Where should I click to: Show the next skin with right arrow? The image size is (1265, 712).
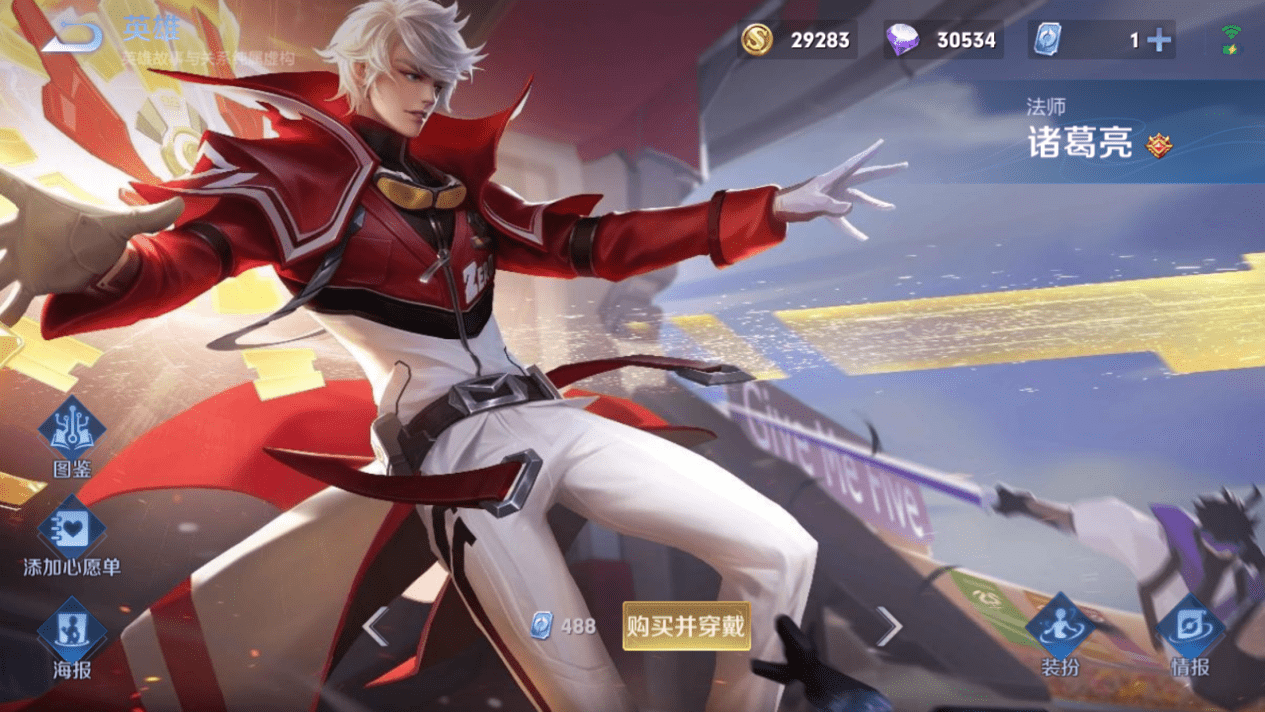[x=888, y=627]
